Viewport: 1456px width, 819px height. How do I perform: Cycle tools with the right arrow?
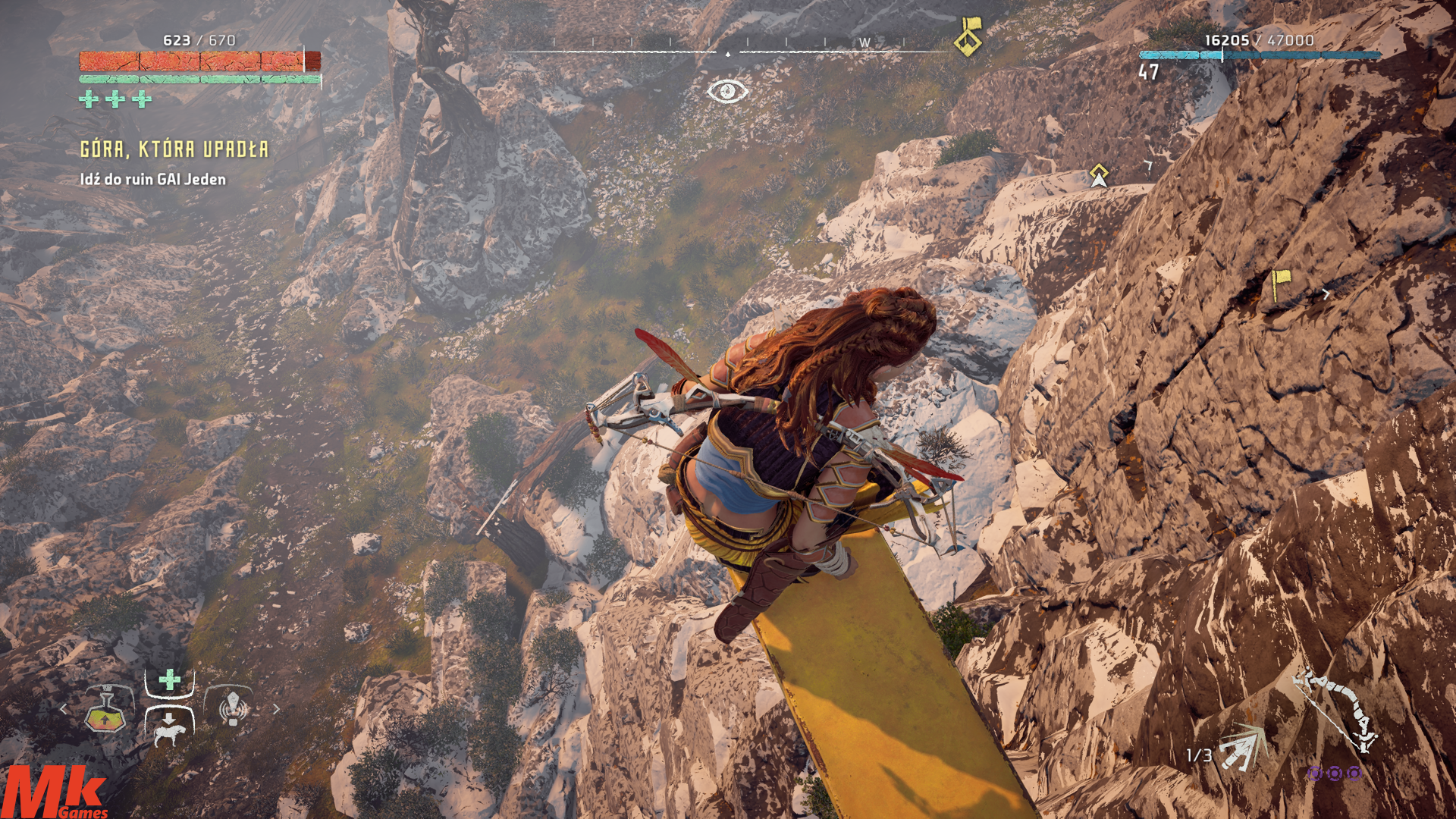tap(276, 709)
